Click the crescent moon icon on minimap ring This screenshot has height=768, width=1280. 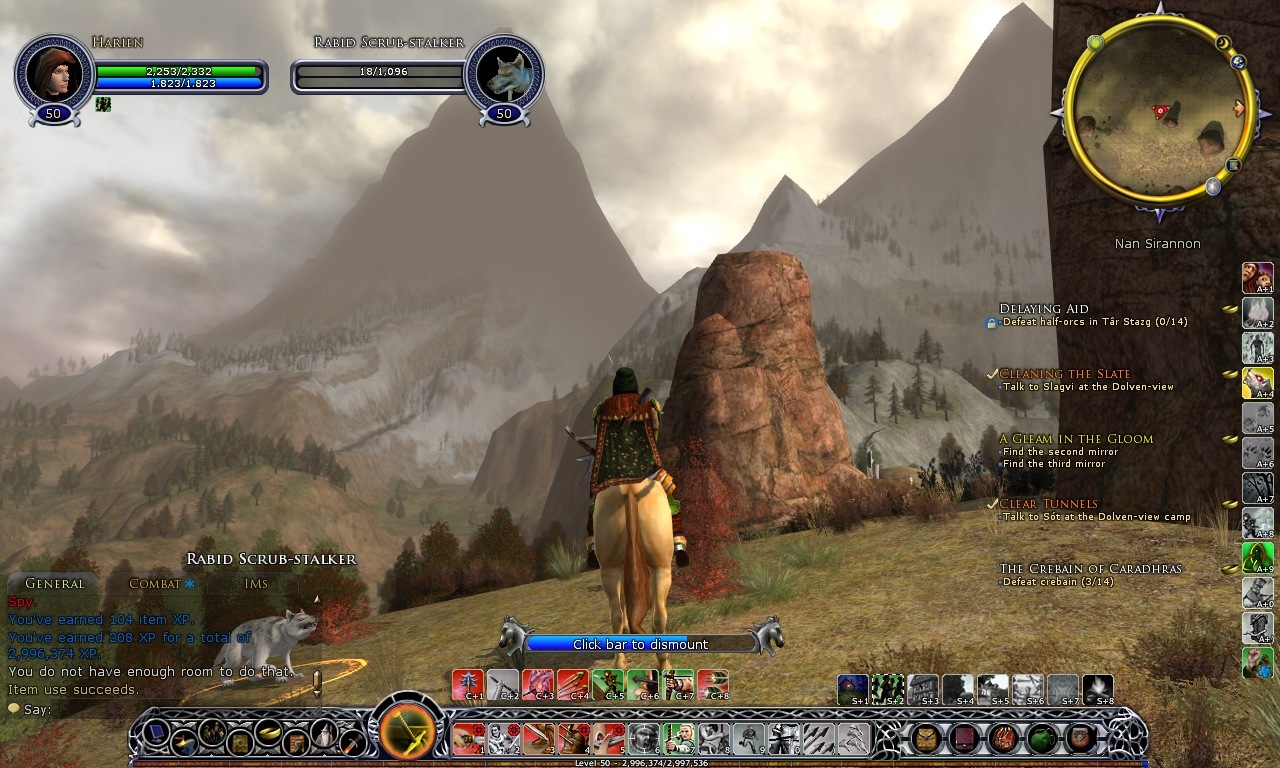point(1222,43)
